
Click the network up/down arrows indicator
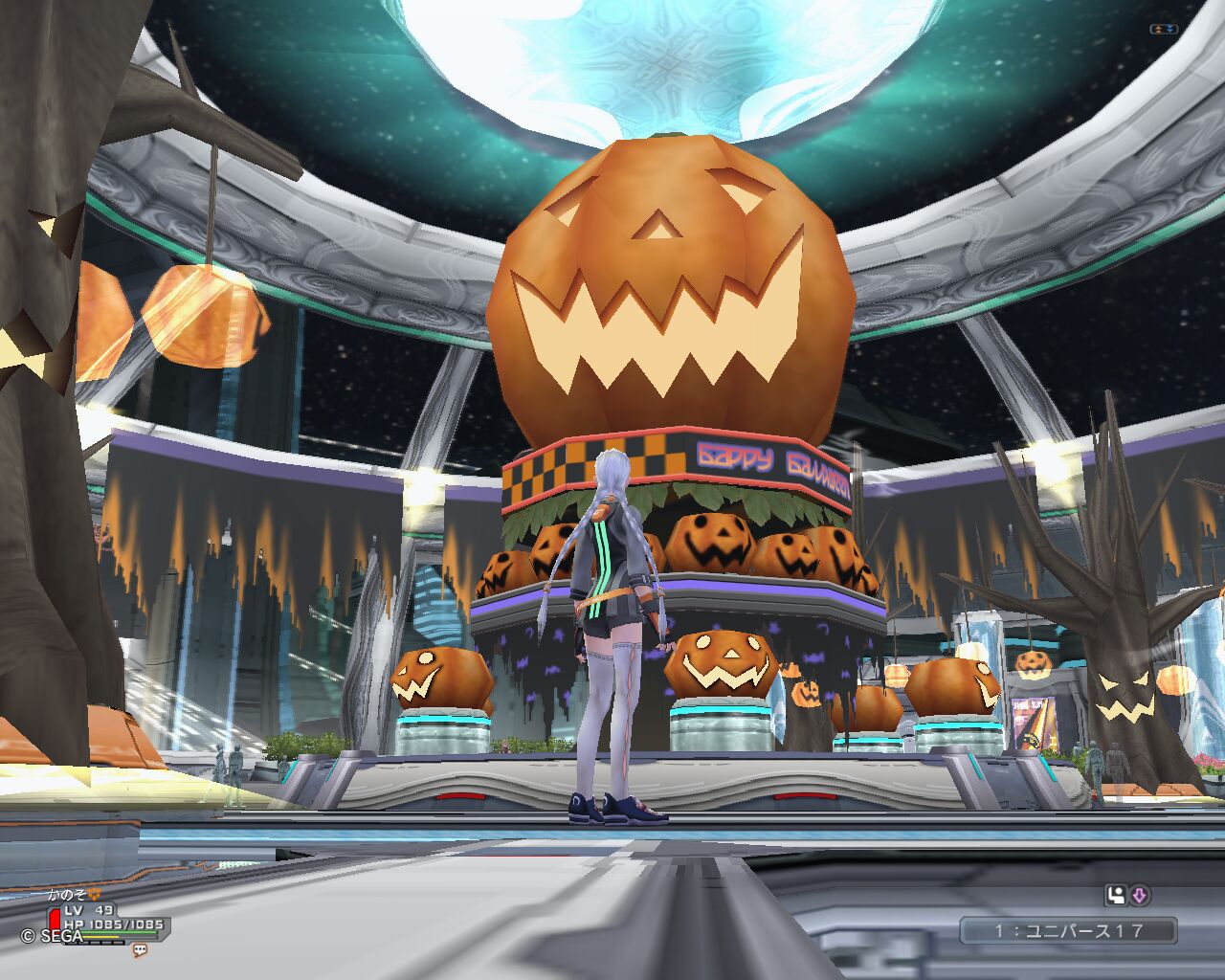click(x=1163, y=30)
